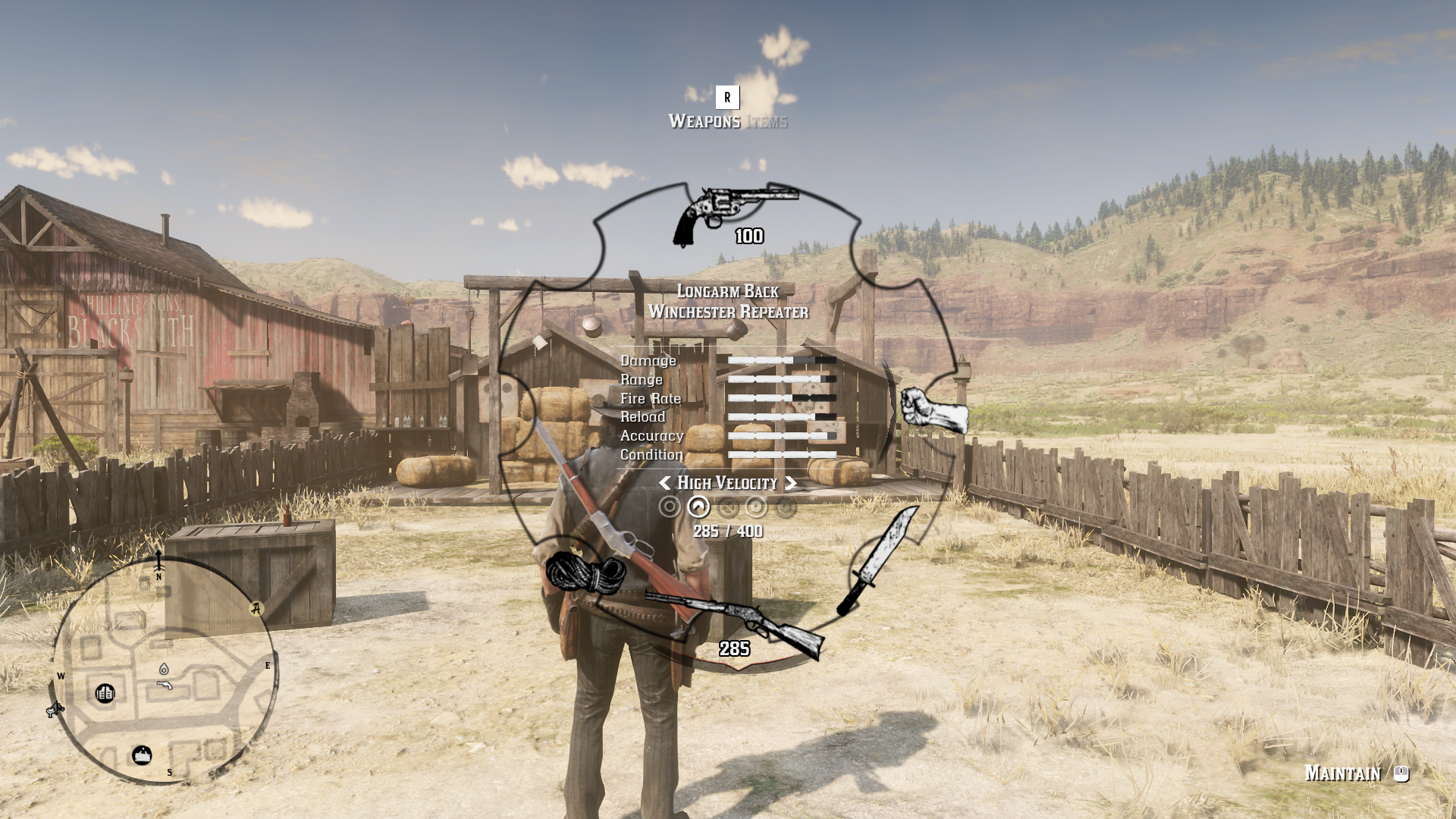The height and width of the screenshot is (819, 1456).
Task: Switch to the Weapons tab
Action: 704,121
